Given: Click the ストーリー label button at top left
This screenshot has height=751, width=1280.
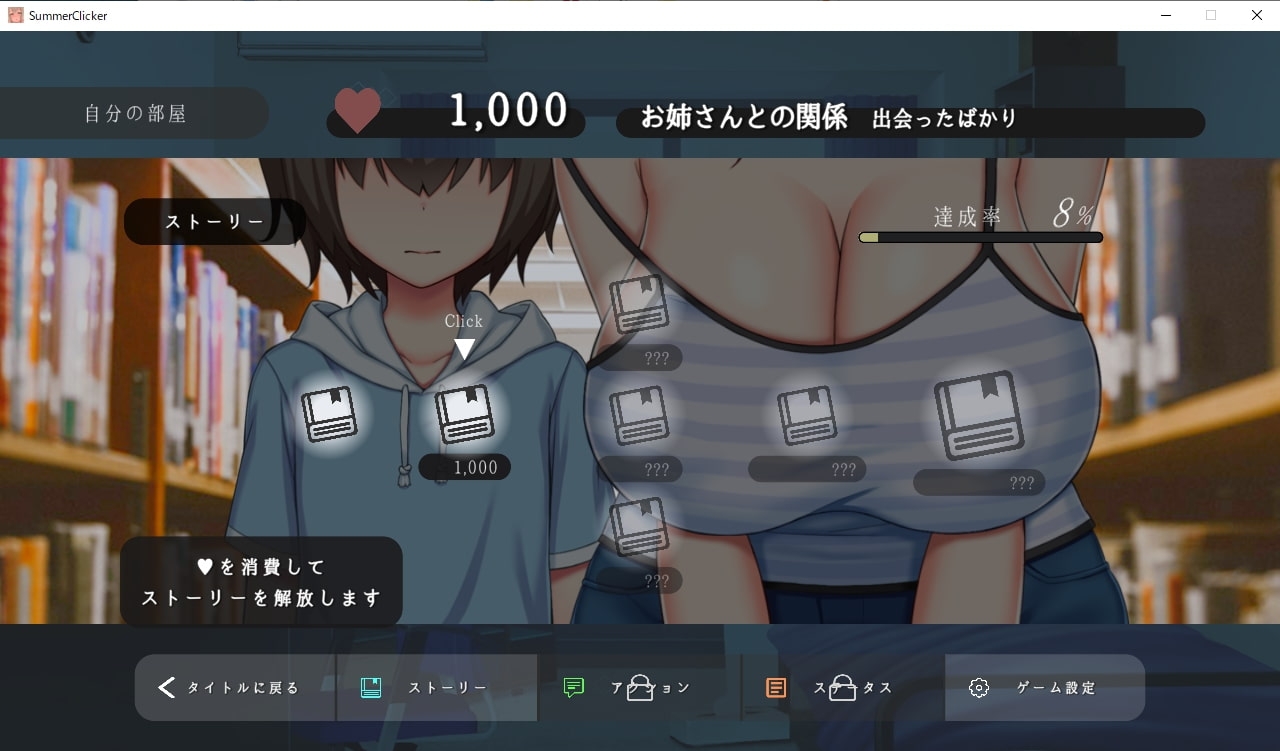Looking at the screenshot, I should 213,221.
